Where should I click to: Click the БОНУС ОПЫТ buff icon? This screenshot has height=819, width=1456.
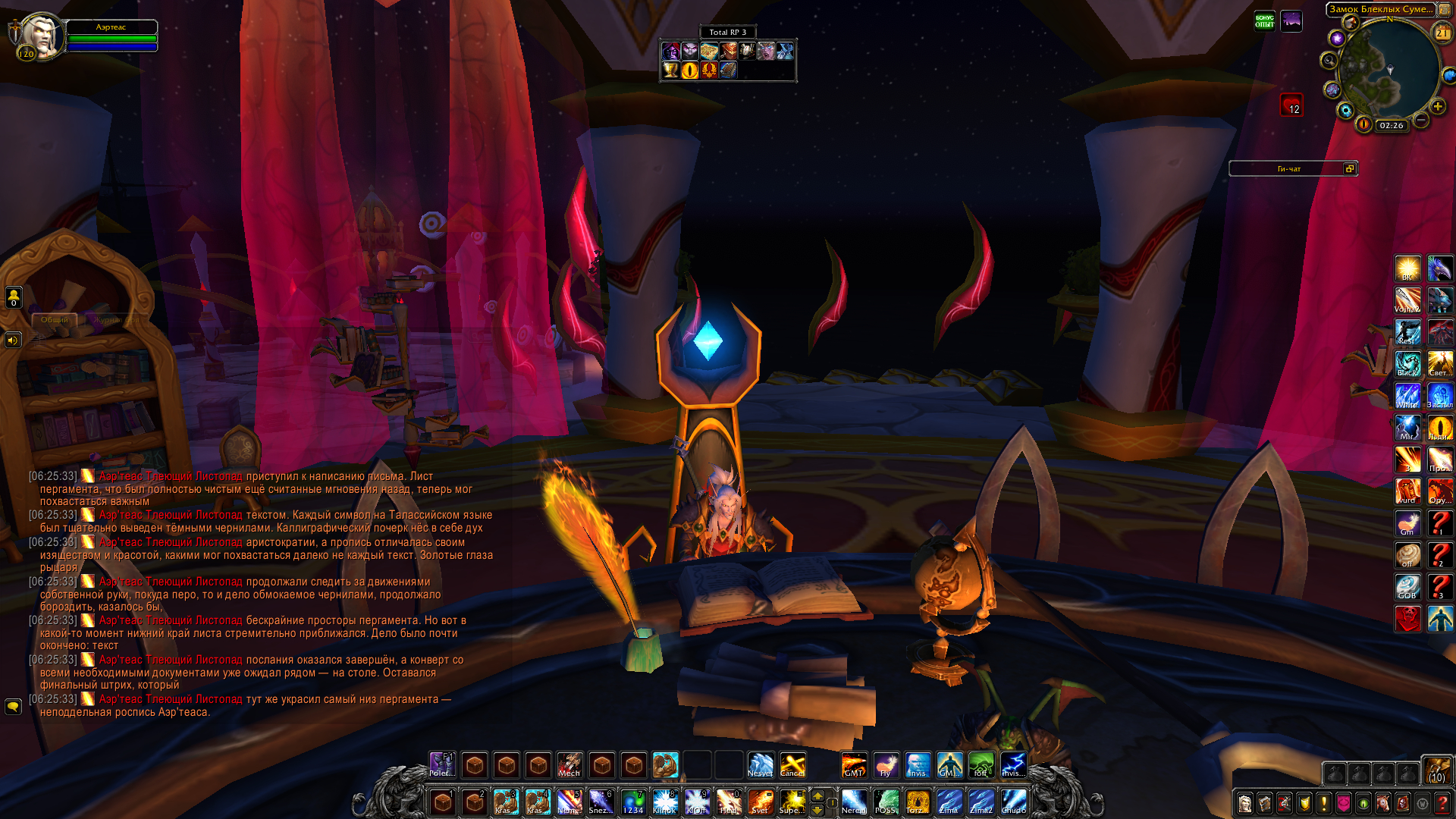(1264, 21)
